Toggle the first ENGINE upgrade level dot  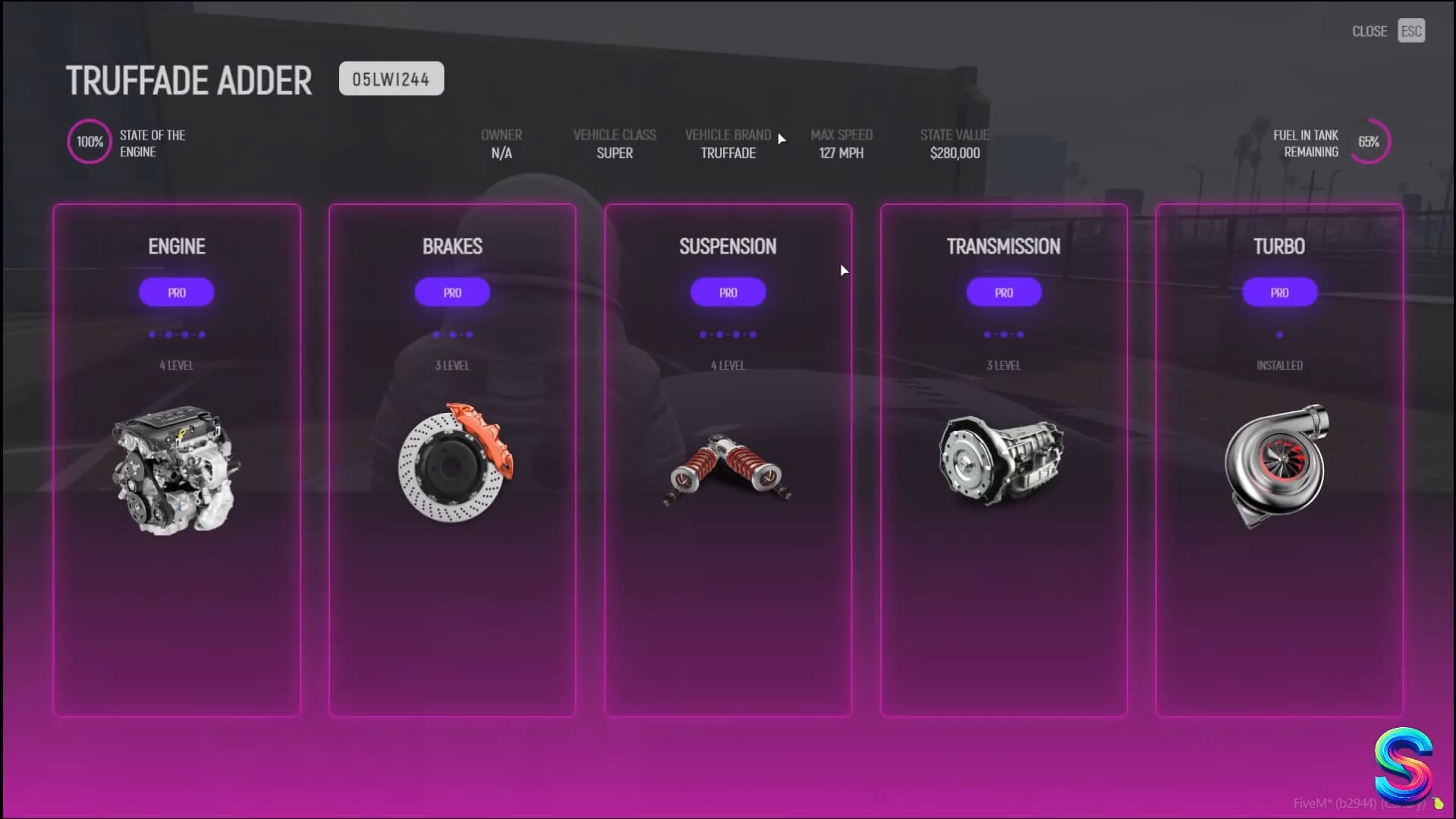(151, 333)
